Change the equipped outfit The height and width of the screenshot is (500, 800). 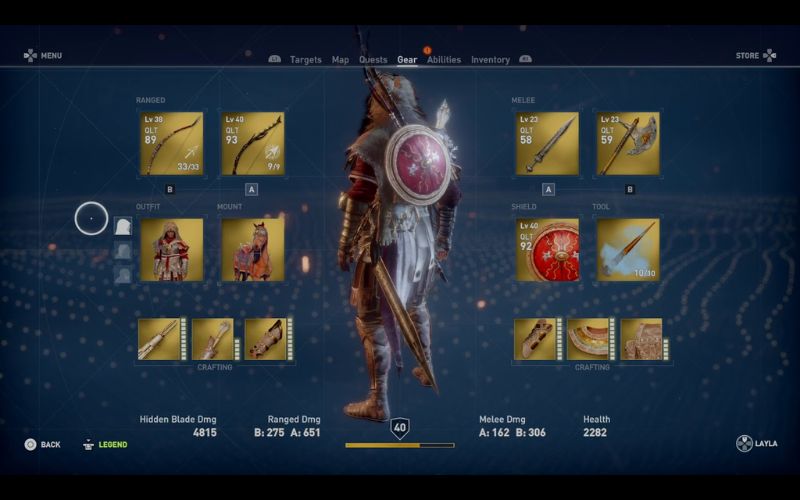coord(171,249)
